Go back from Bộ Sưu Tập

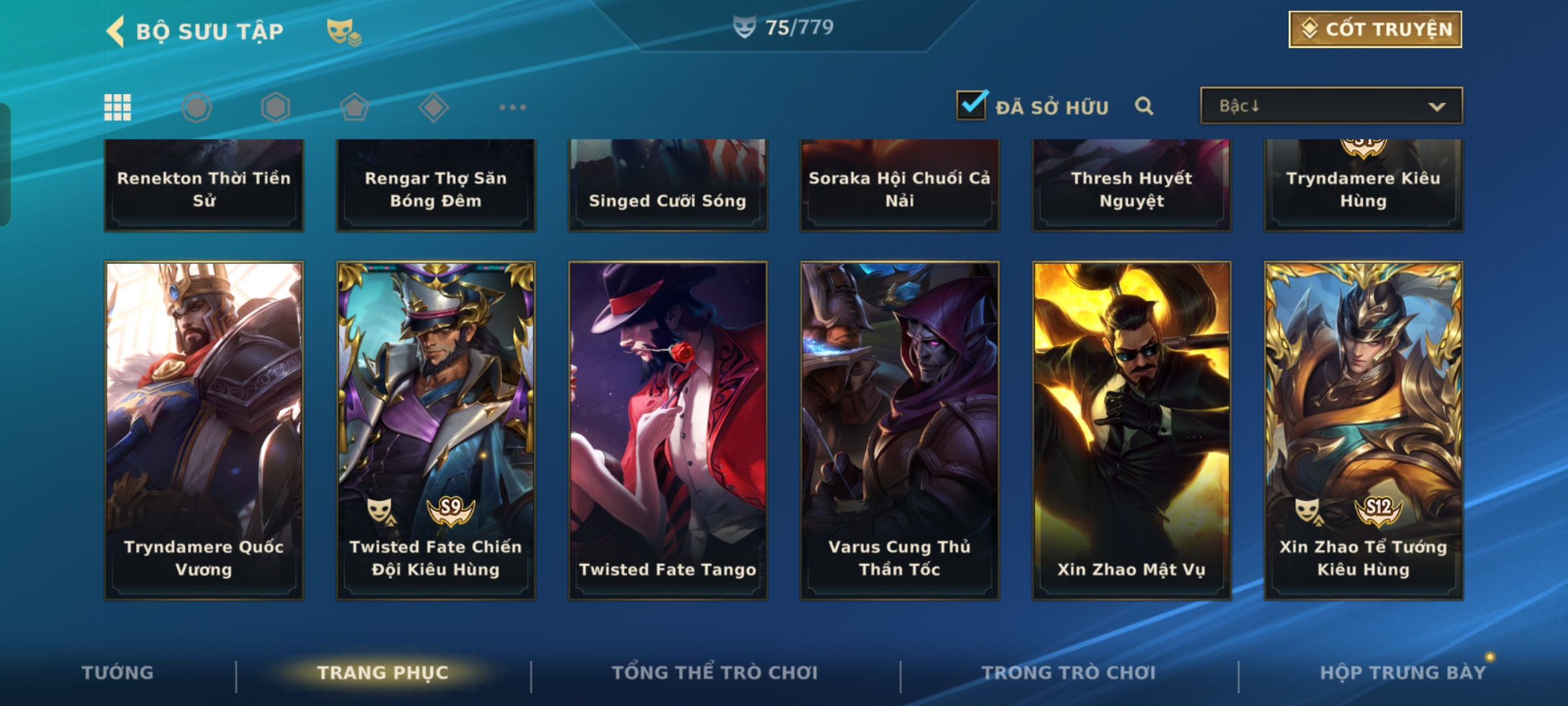tap(116, 31)
